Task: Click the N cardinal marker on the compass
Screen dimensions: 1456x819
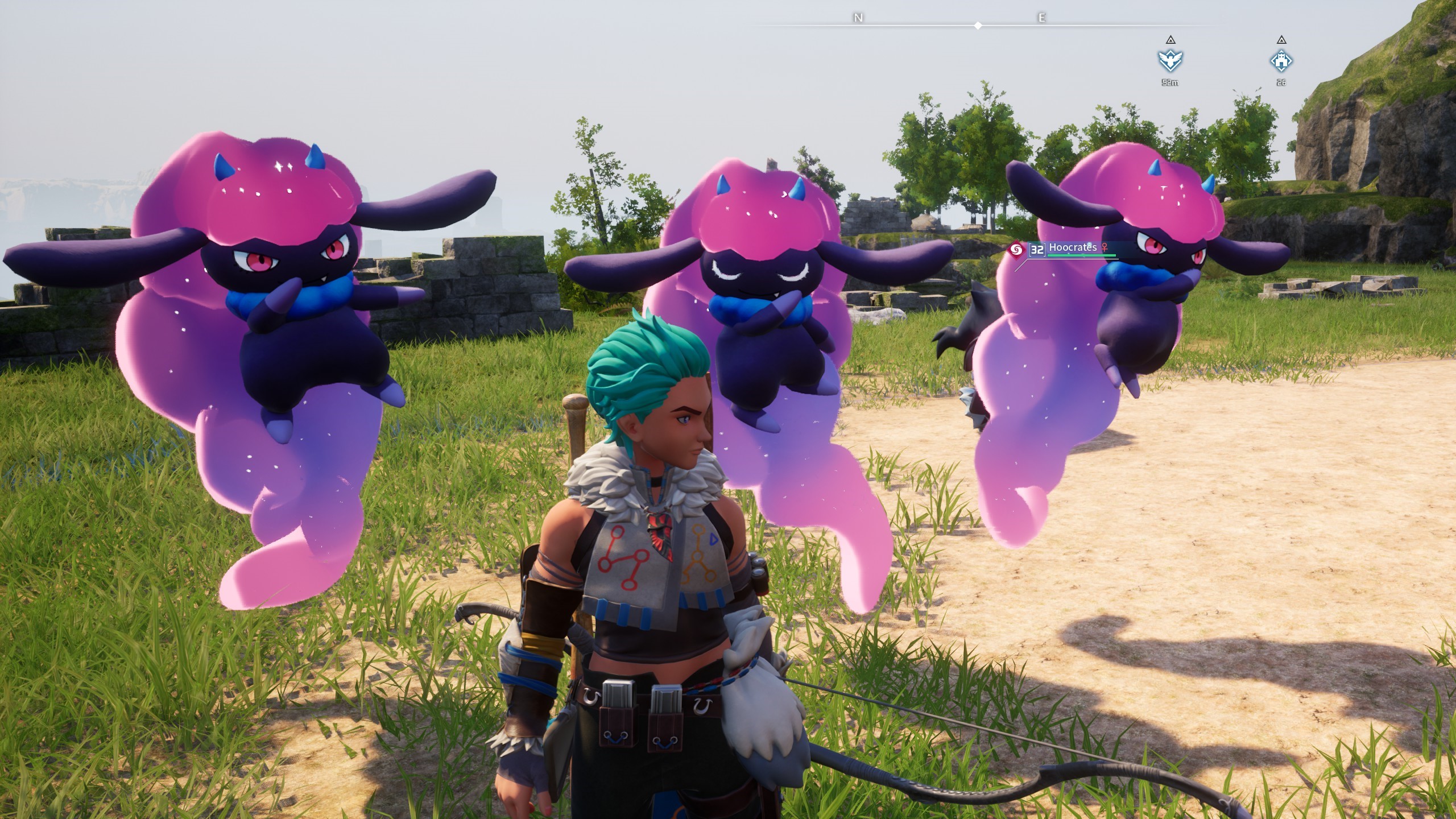Action: [857, 18]
